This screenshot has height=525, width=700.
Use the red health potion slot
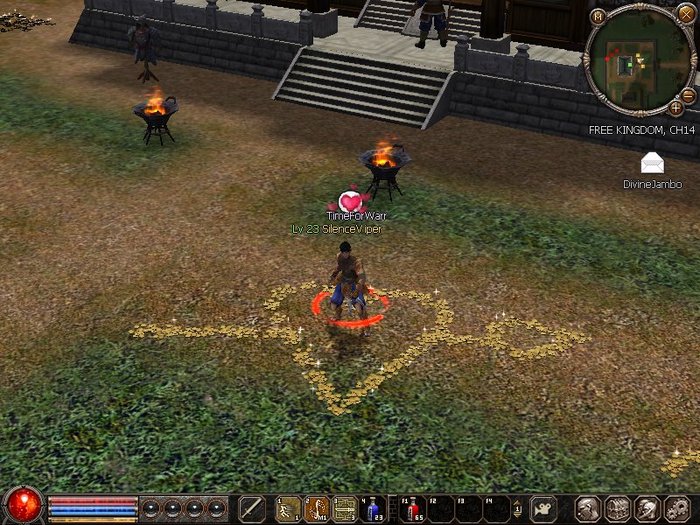(x=411, y=508)
